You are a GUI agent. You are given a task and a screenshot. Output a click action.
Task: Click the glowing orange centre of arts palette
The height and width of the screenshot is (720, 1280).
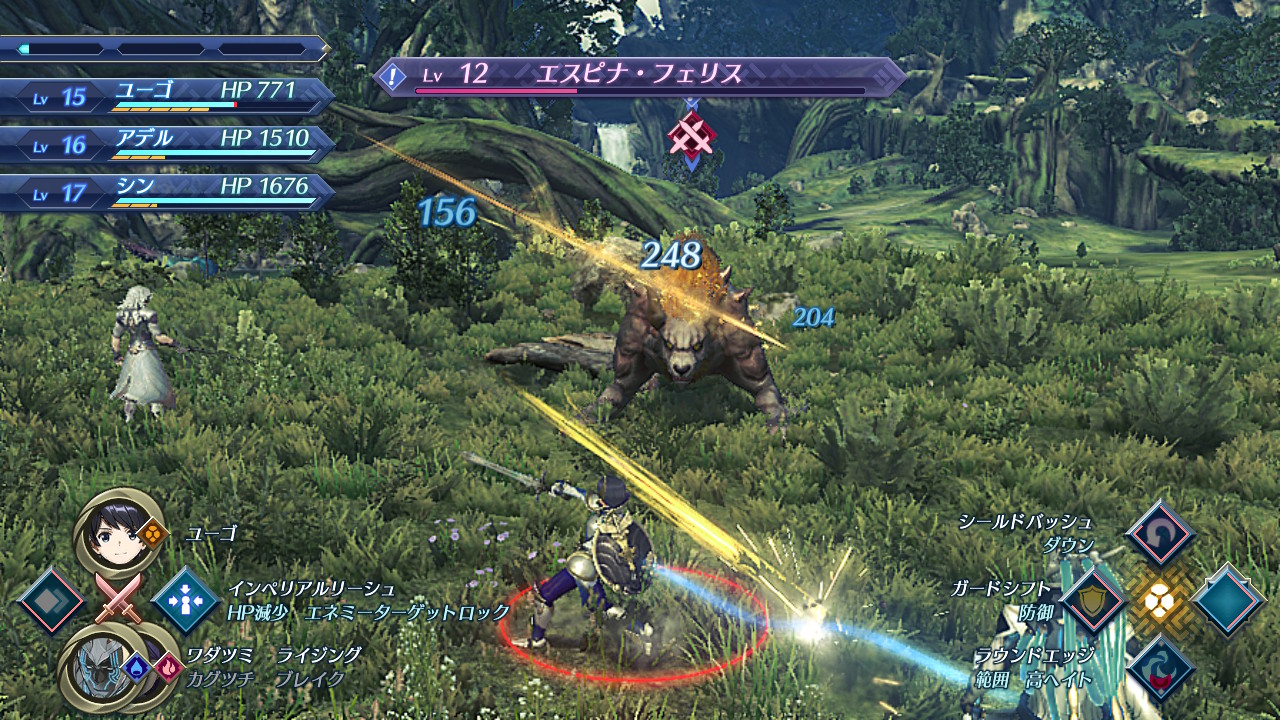[1160, 602]
